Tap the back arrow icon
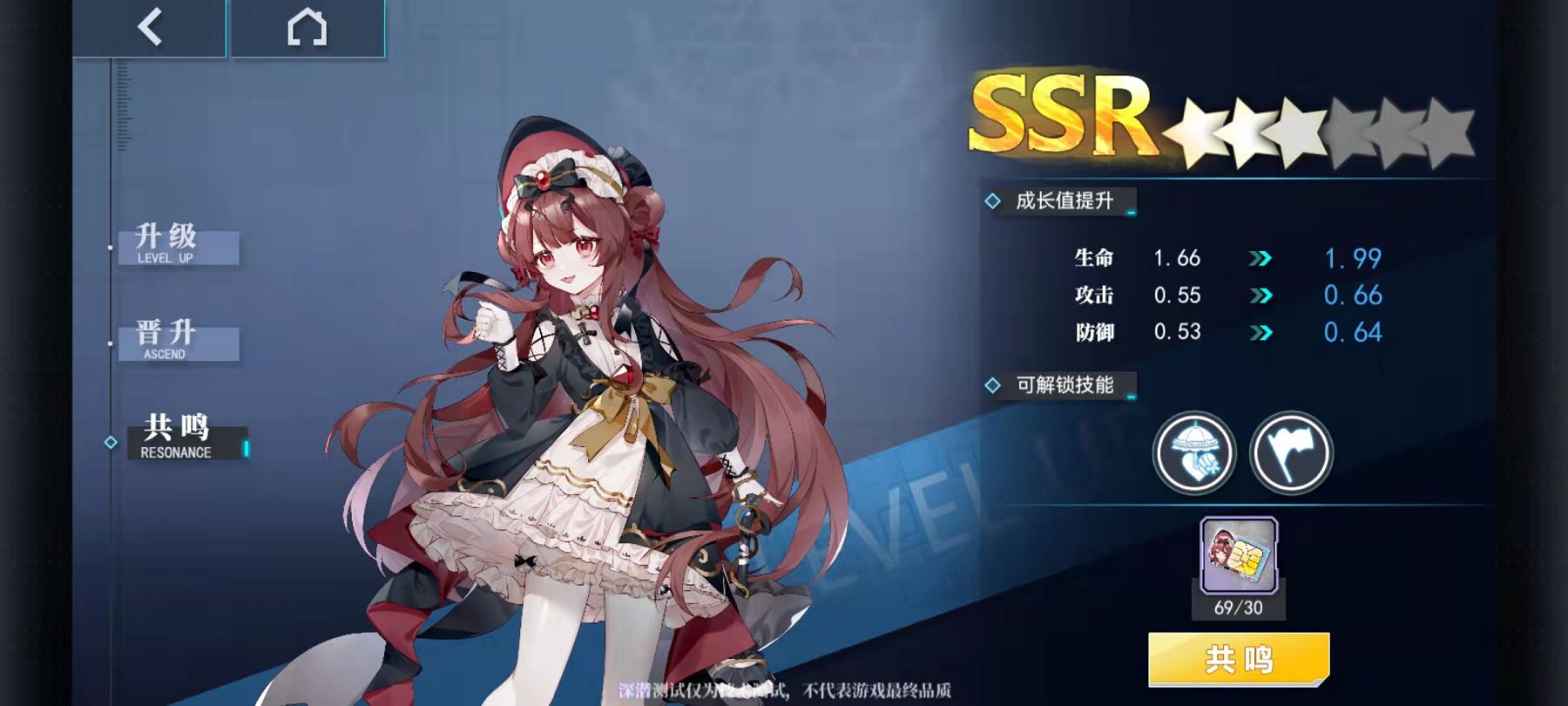Screen dimensions: 1568x706 pos(150,26)
